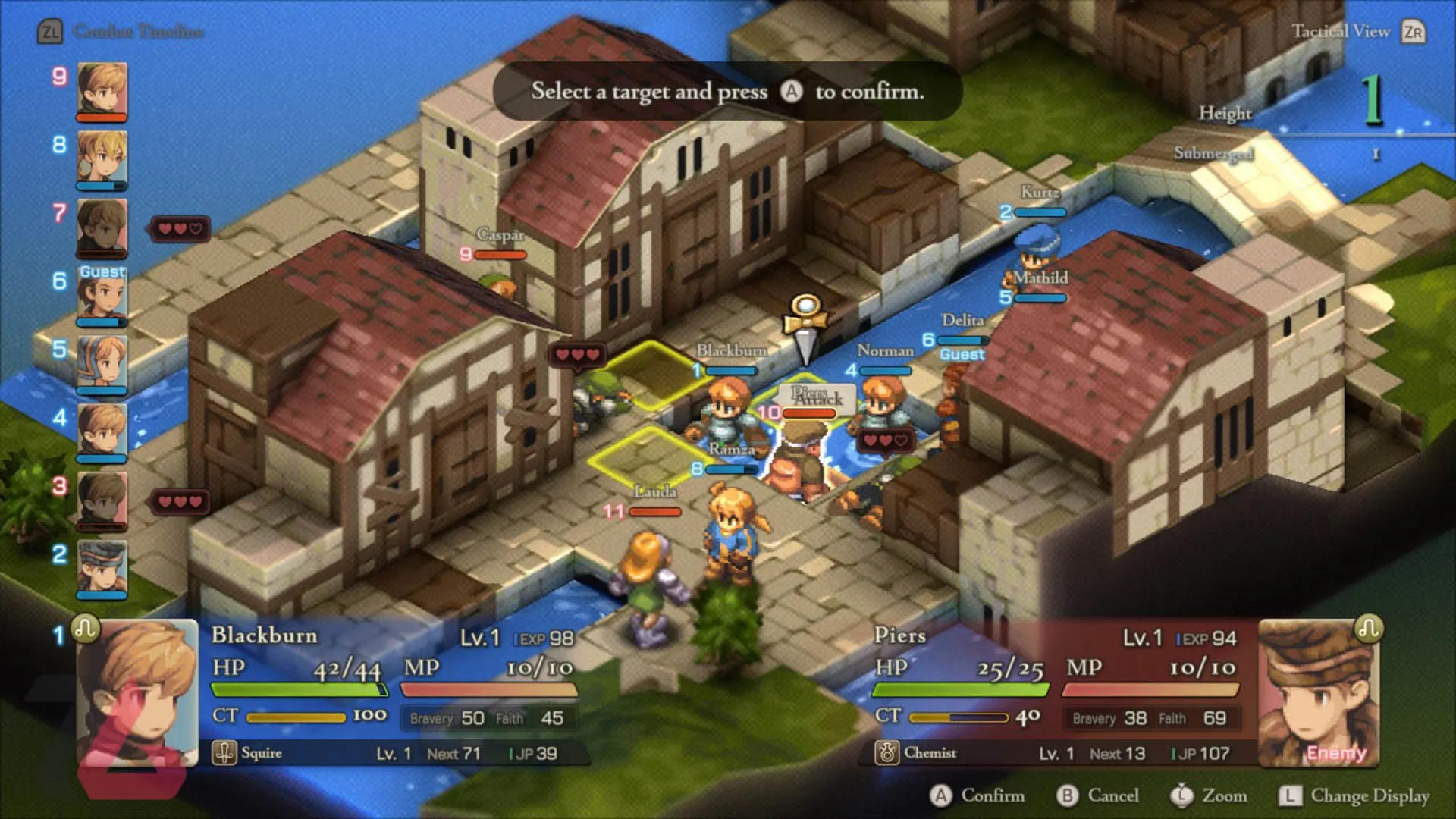Choose the turn 8 blonde unit portrait

tap(102, 158)
